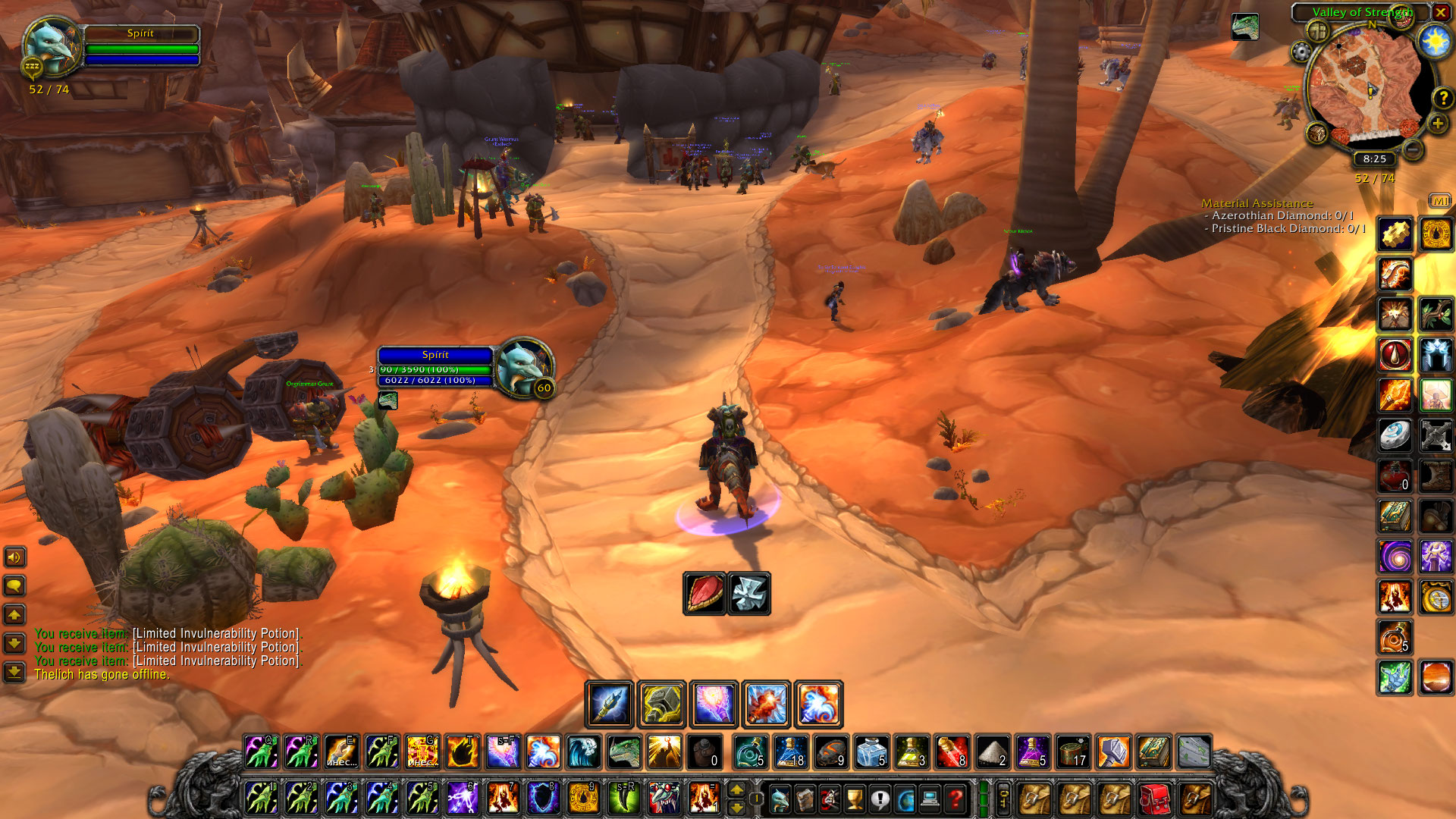Use the purple potion with 5 charges
Image resolution: width=1456 pixels, height=819 pixels.
click(1031, 752)
